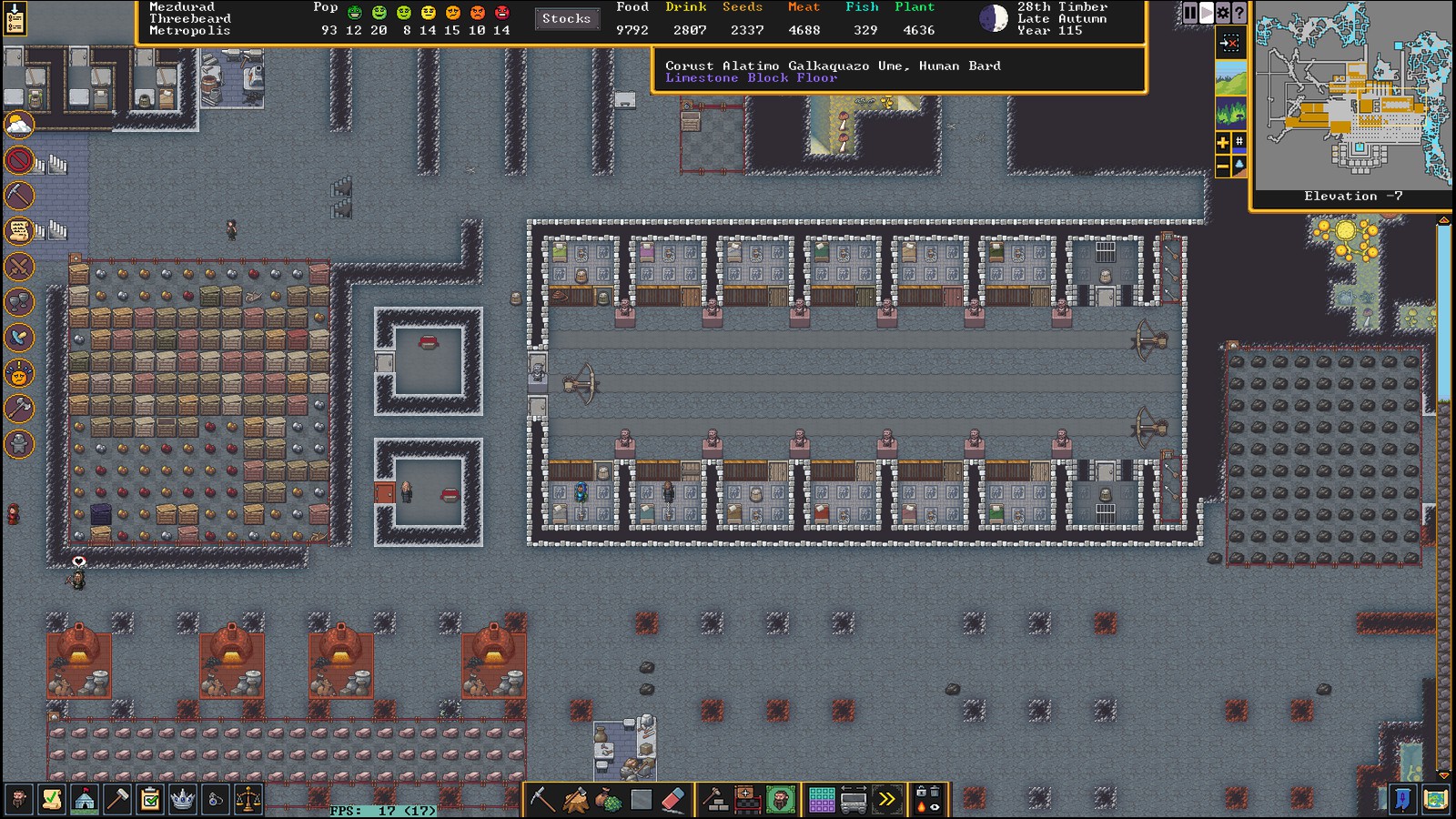Resume the game with the play button
The image size is (1456, 819).
(1207, 13)
